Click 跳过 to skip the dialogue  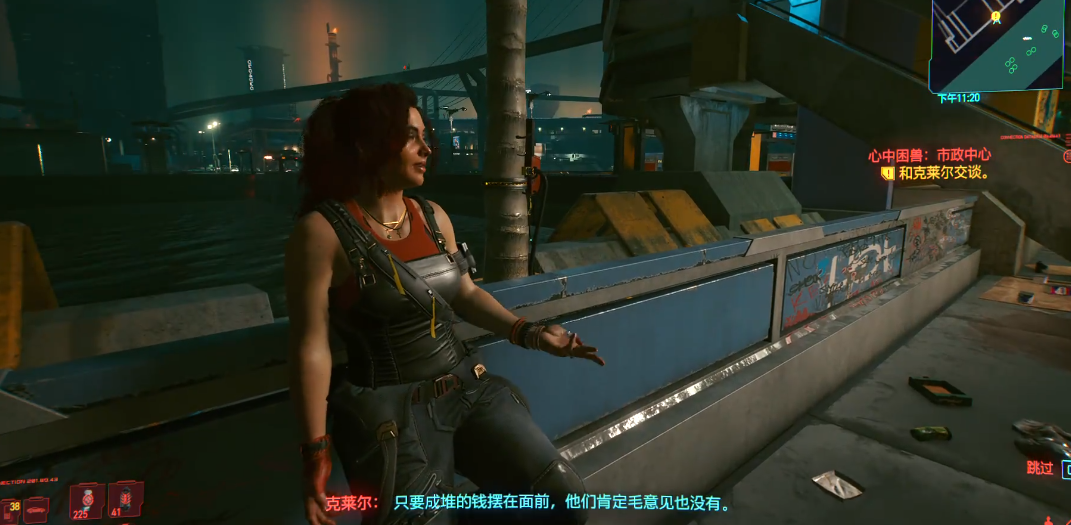[x=1043, y=467]
